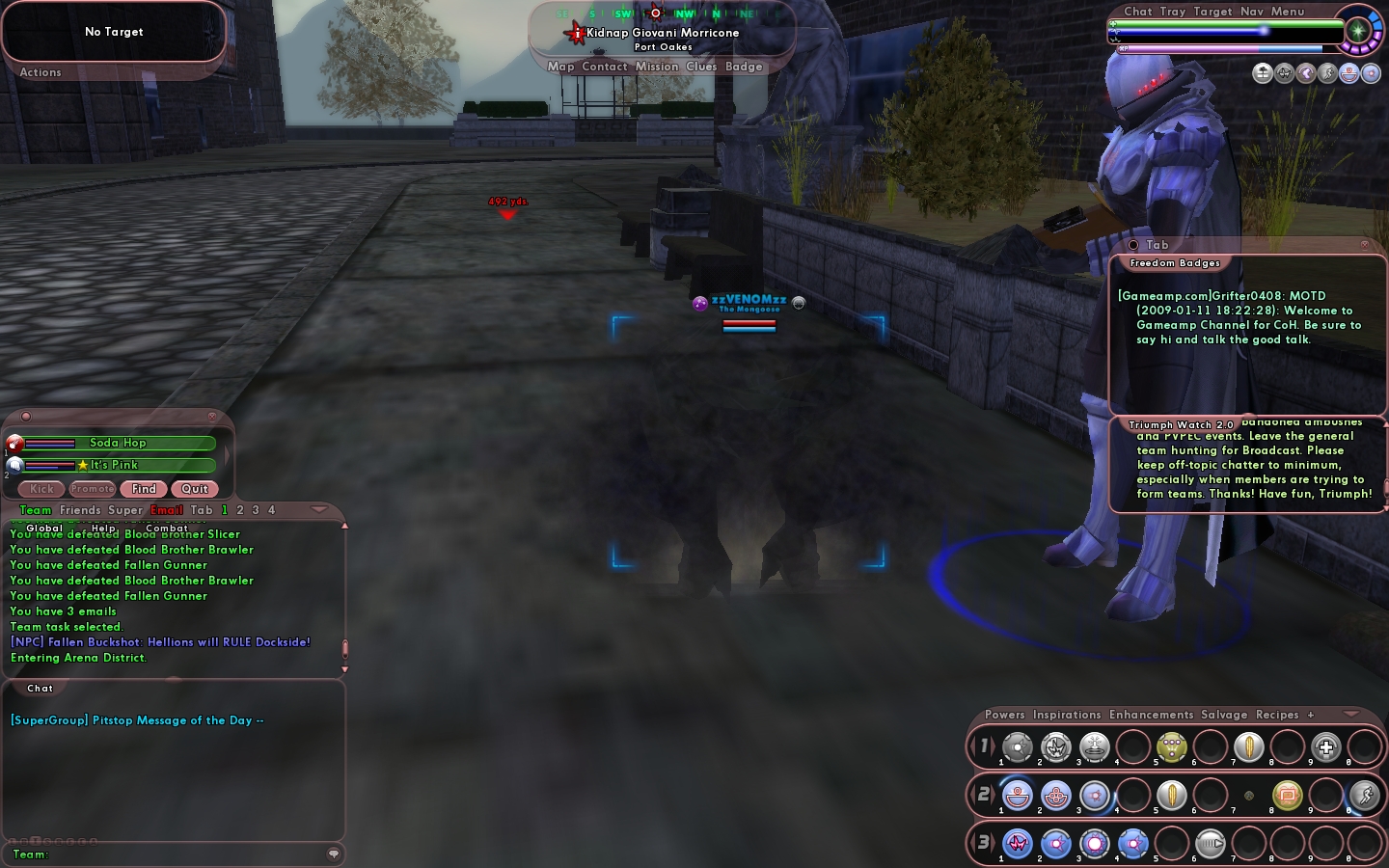Open the Inspirations tray

(x=1067, y=715)
